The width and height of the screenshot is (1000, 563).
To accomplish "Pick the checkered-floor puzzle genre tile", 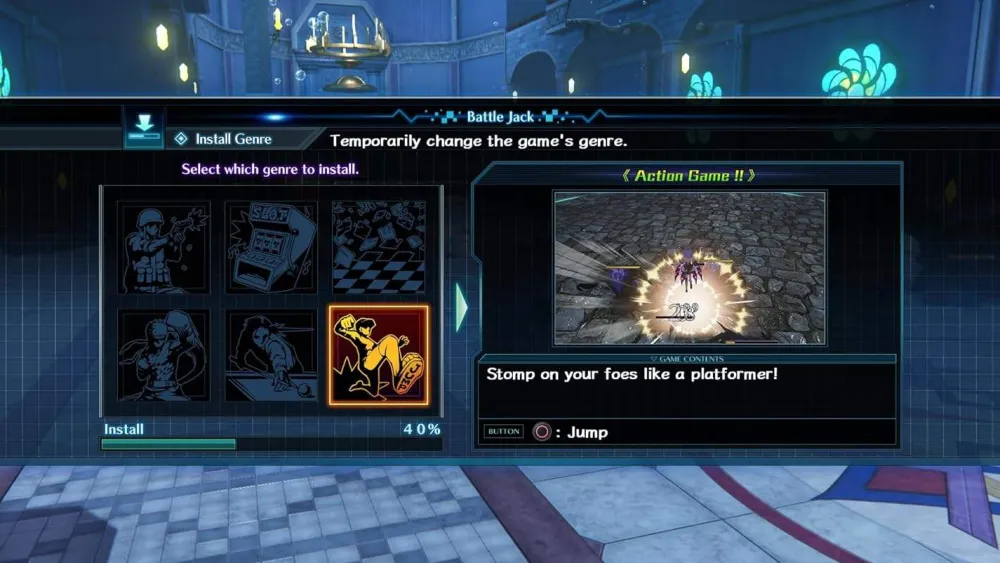I will click(x=378, y=247).
